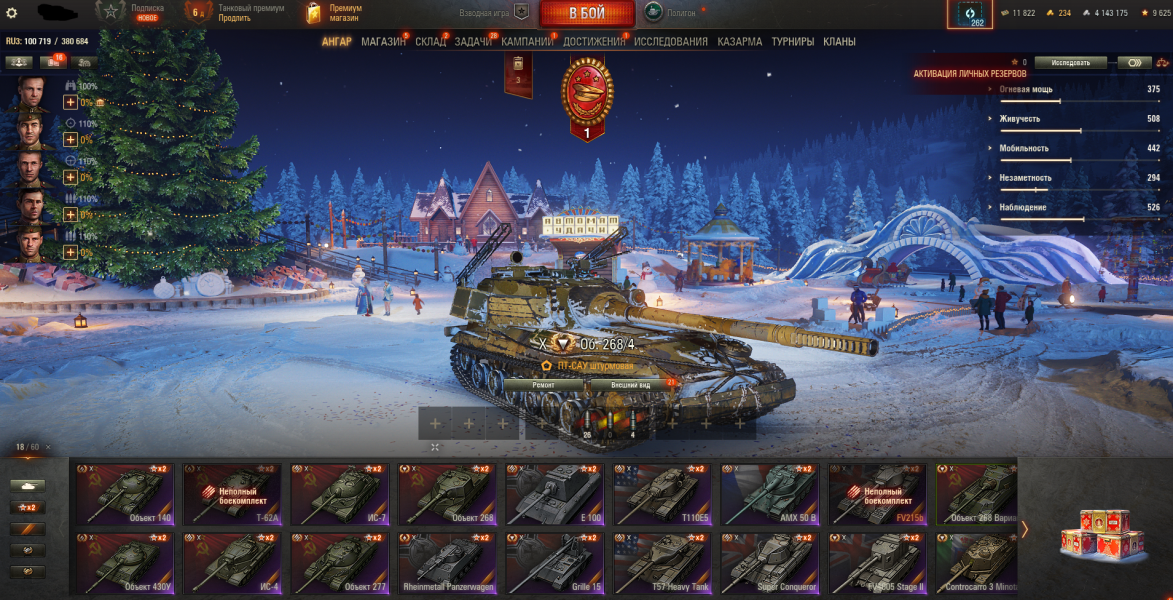Viewport: 1173px width, 600px height.
Task: Open the Полигон training mode
Action: tap(671, 13)
